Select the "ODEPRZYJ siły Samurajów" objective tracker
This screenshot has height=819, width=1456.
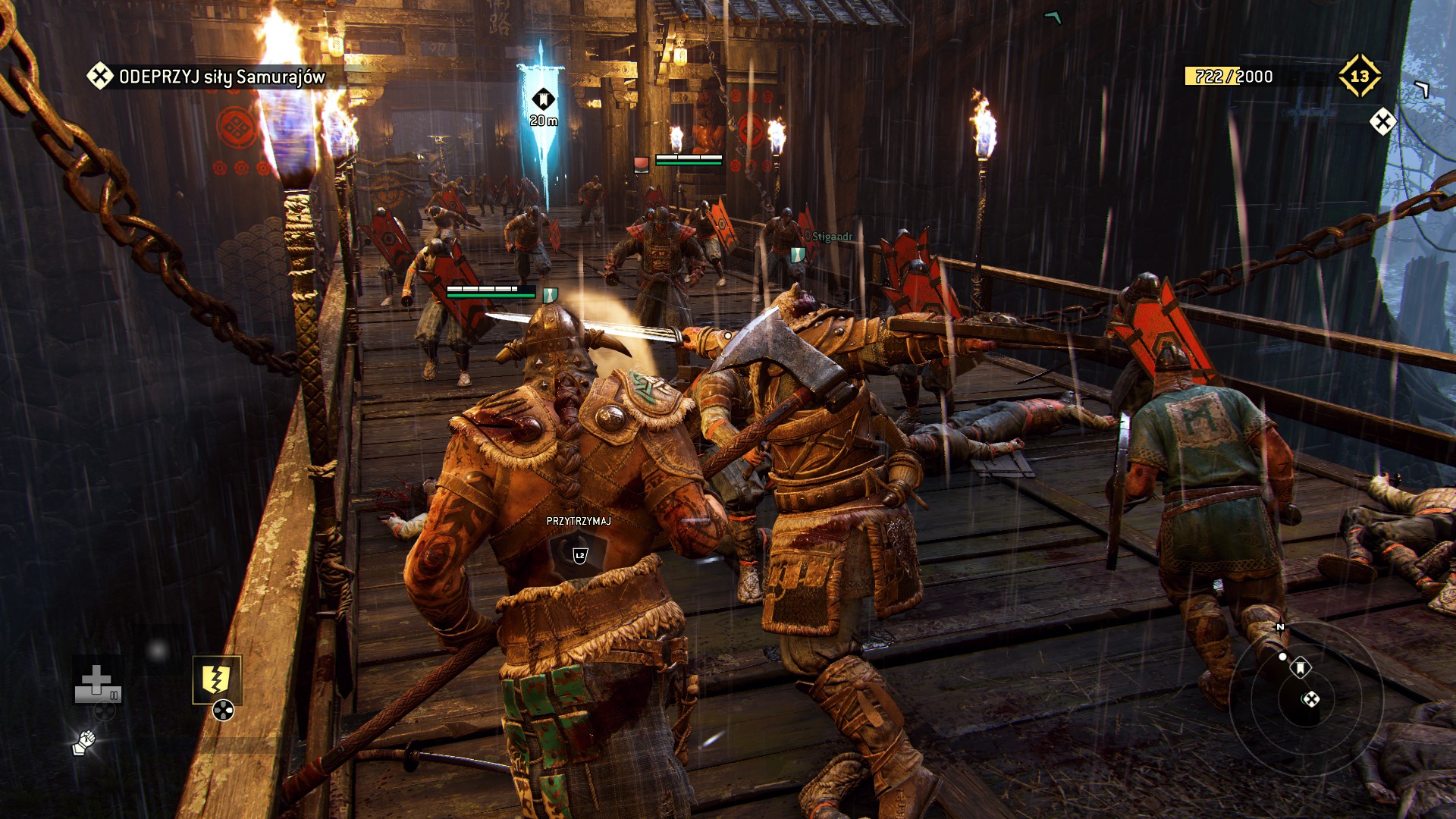tap(206, 77)
